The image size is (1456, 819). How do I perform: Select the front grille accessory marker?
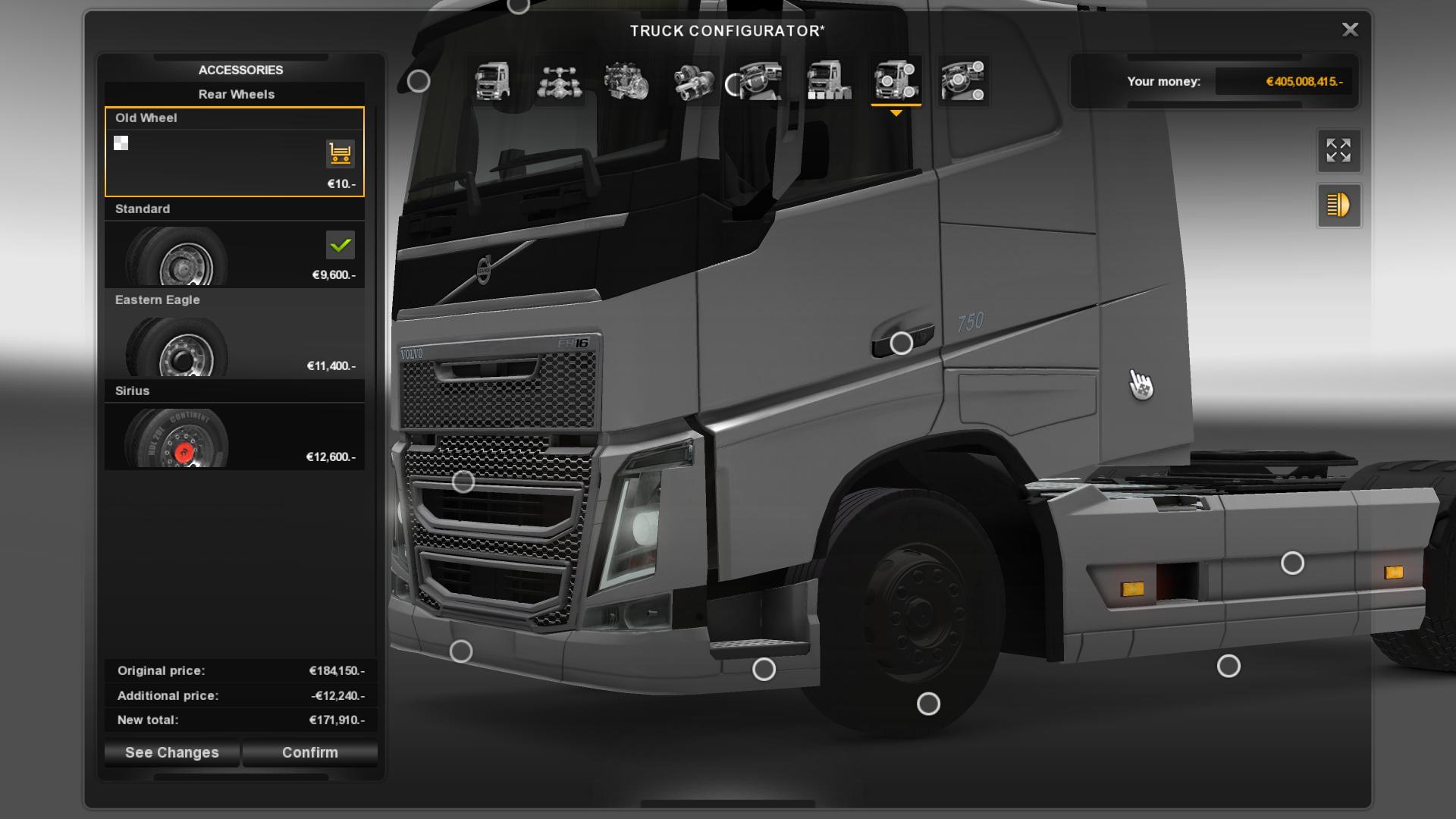463,482
